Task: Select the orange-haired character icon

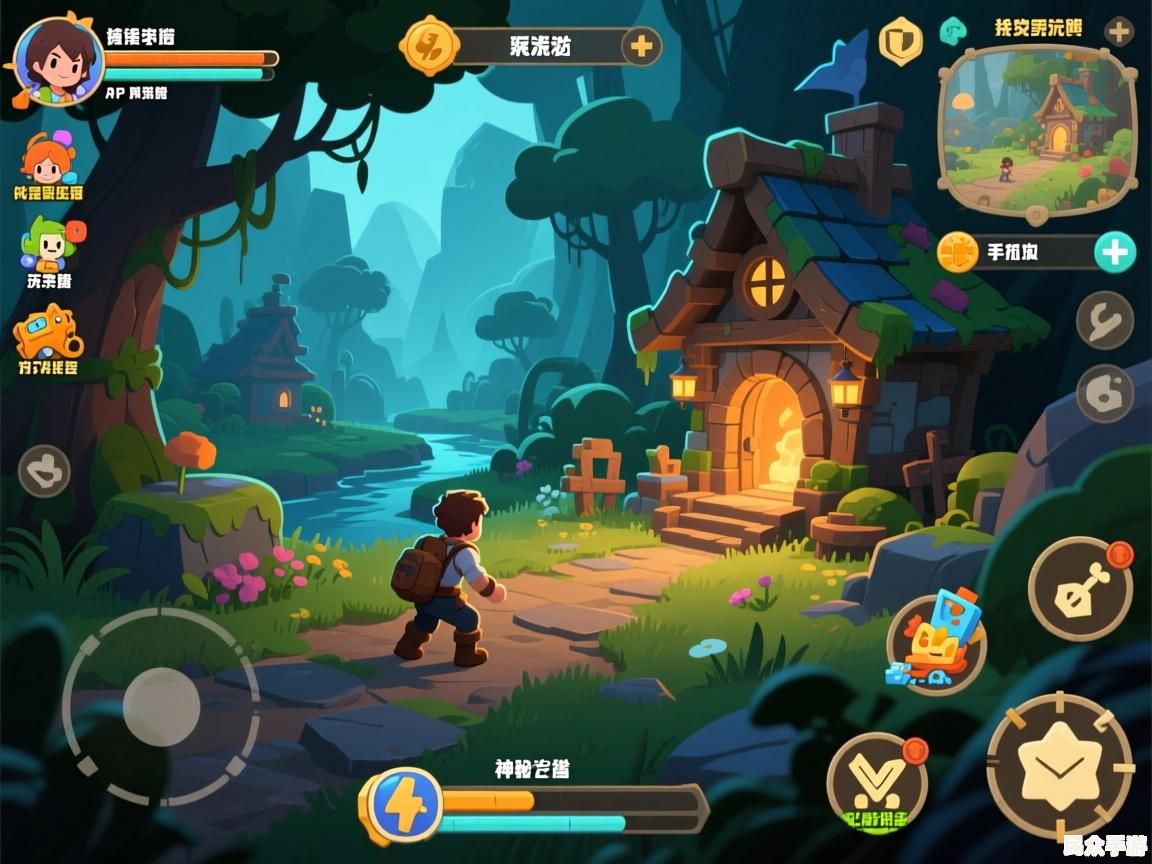Action: (x=47, y=160)
